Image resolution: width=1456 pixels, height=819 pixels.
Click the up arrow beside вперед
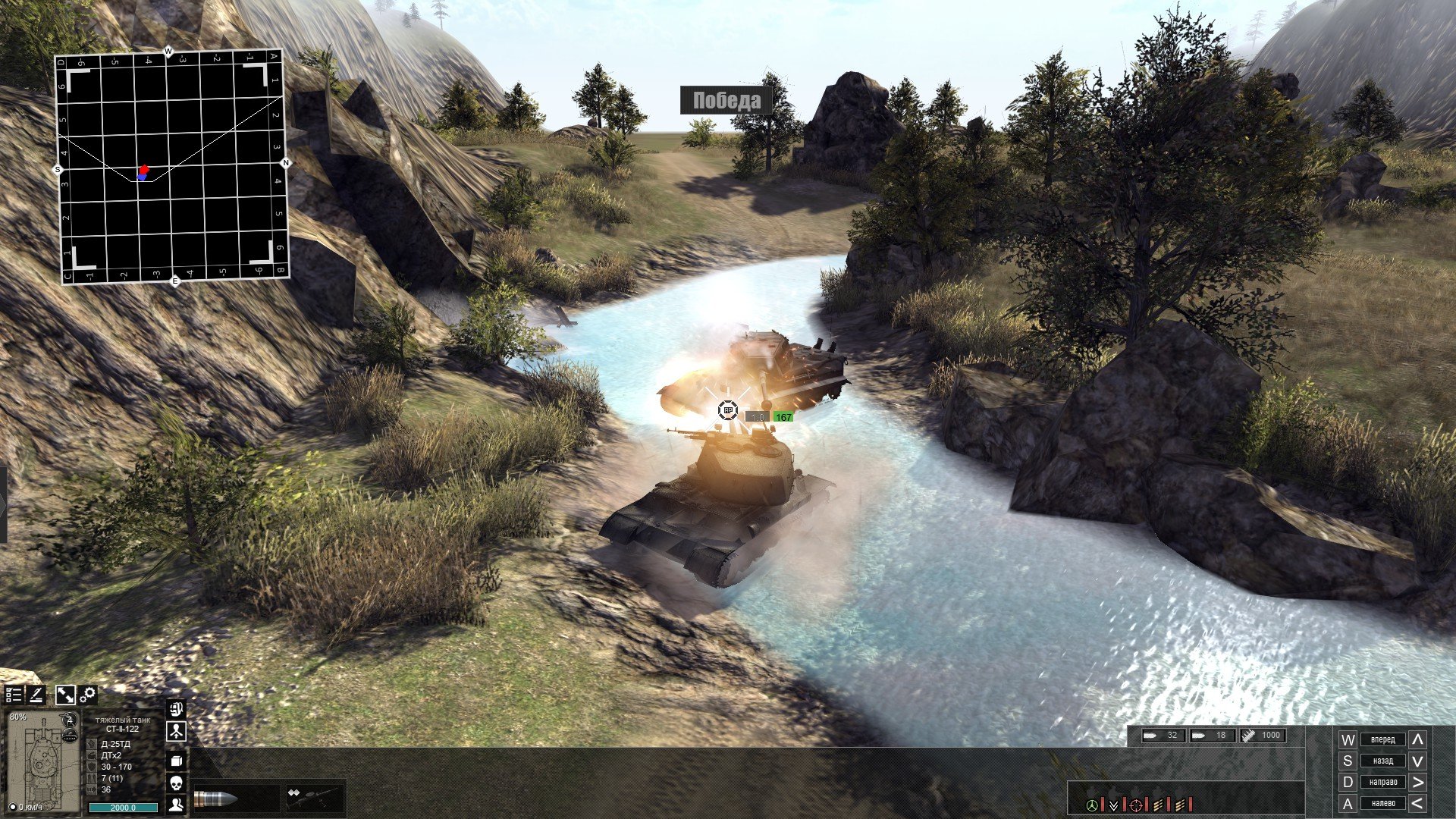(x=1417, y=739)
